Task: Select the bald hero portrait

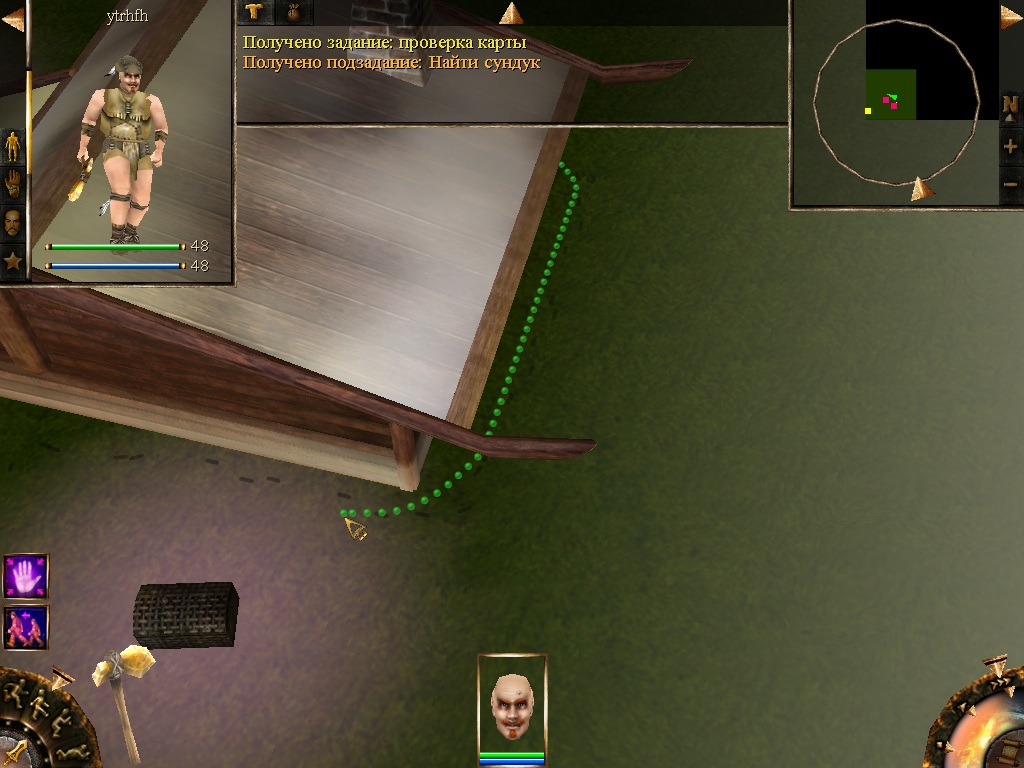Action: point(512,702)
